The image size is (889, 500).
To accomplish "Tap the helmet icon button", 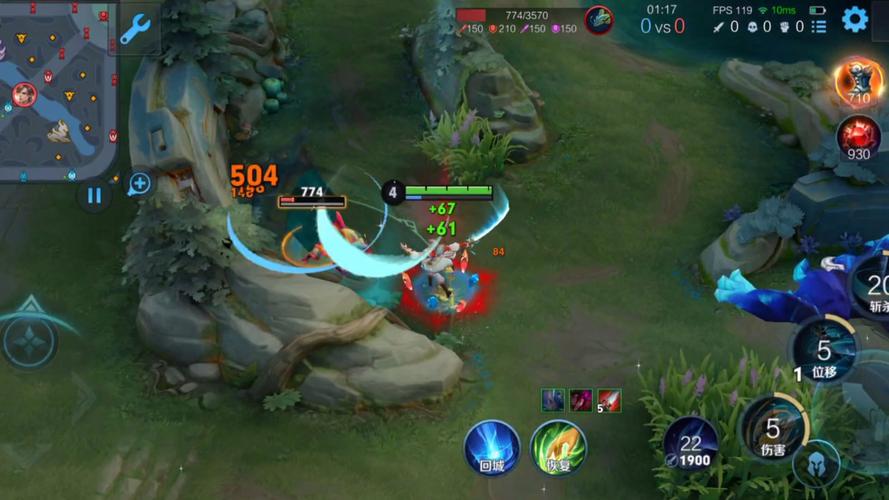I will click(816, 463).
